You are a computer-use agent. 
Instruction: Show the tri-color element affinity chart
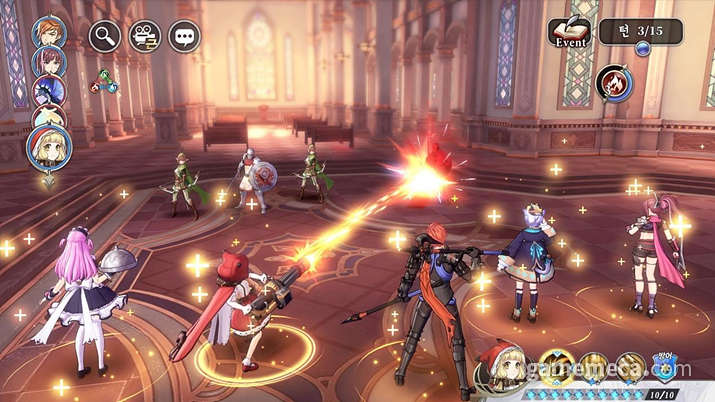click(x=105, y=84)
